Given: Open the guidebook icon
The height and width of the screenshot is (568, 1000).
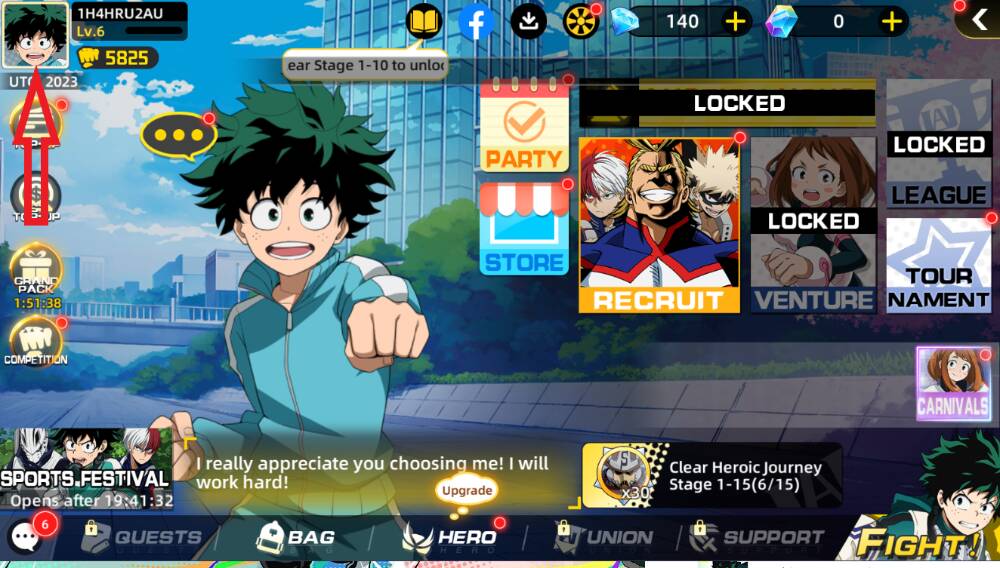Looking at the screenshot, I should pos(424,21).
